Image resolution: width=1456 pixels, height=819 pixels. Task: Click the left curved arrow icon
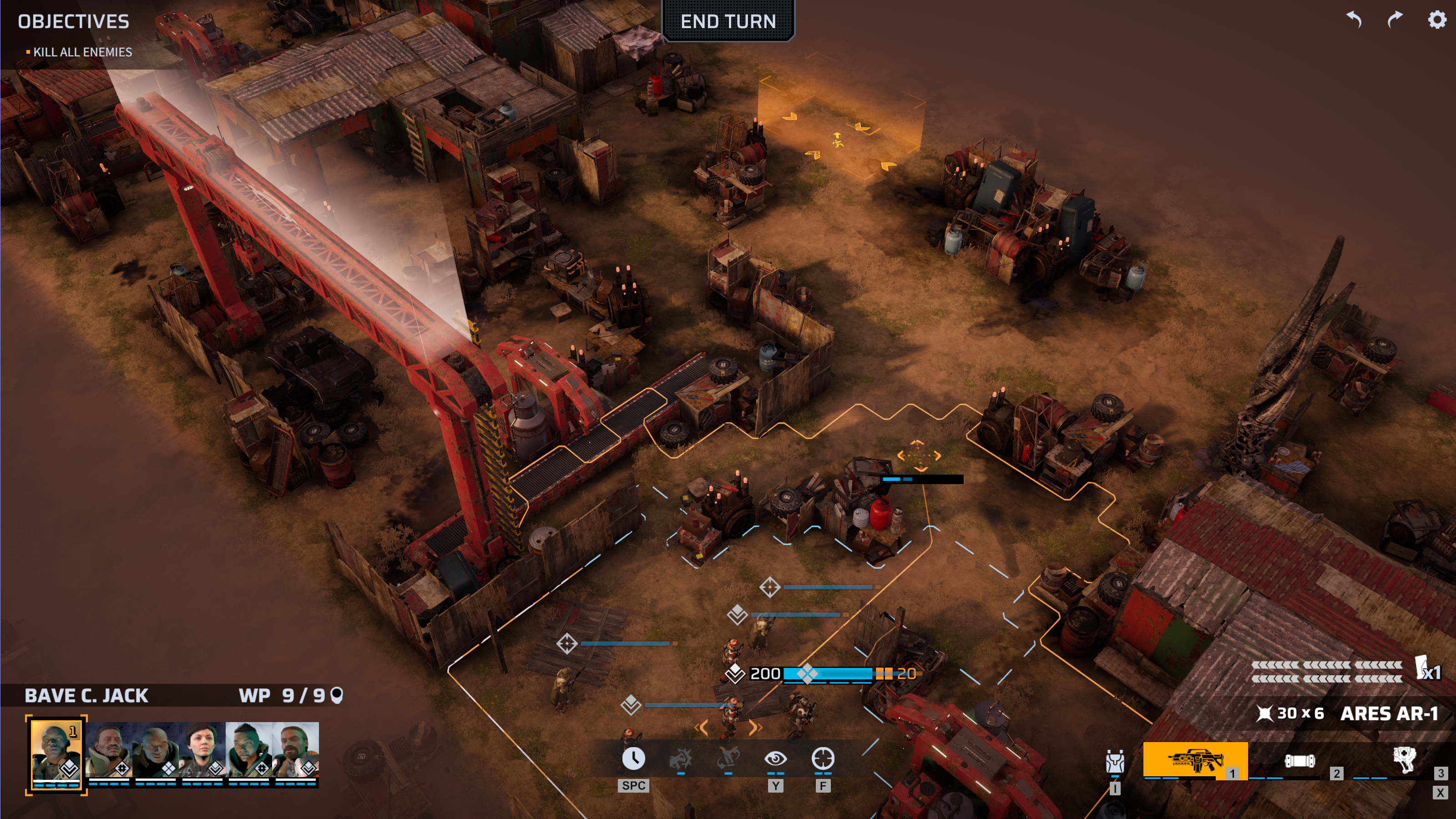(x=1354, y=20)
